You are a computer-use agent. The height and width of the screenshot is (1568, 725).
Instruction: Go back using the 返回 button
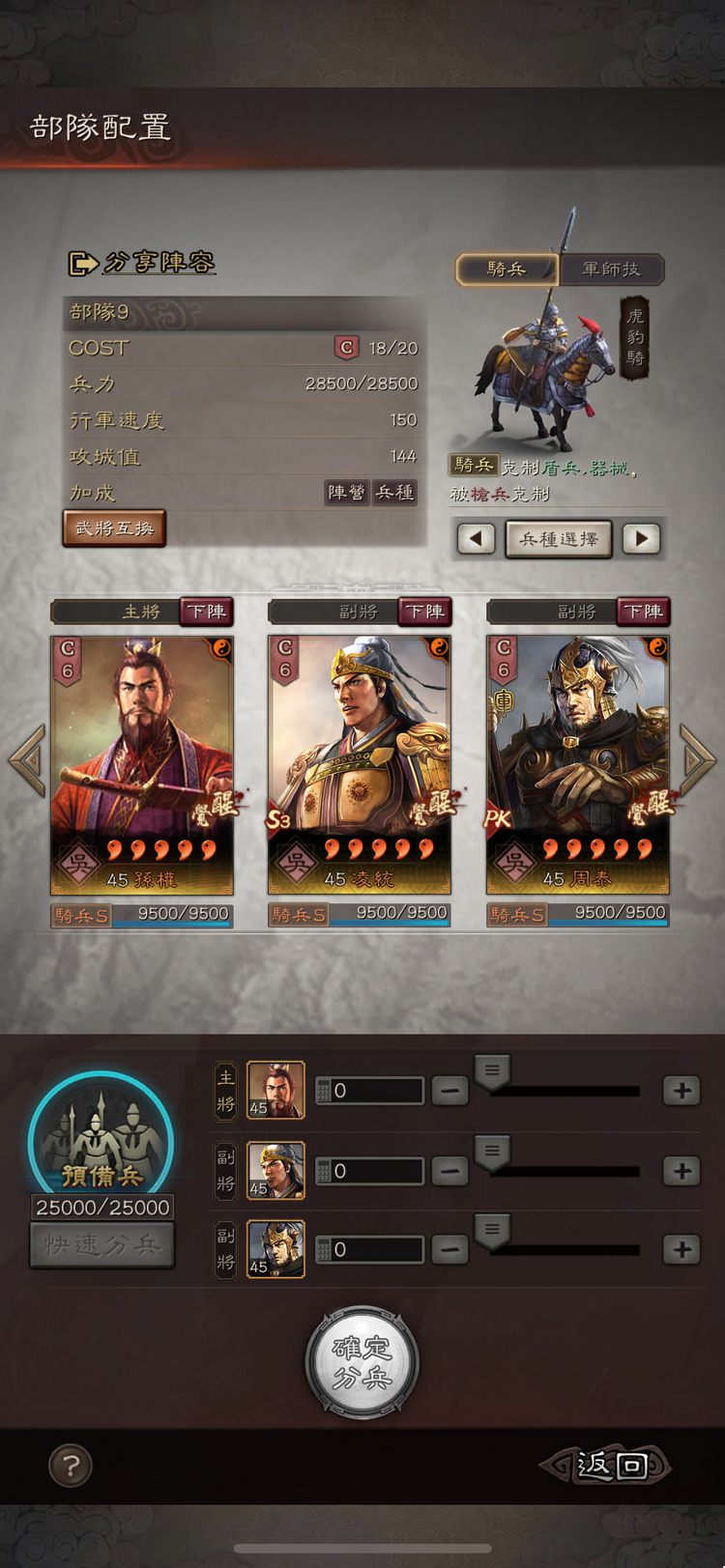pyautogui.click(x=606, y=1466)
